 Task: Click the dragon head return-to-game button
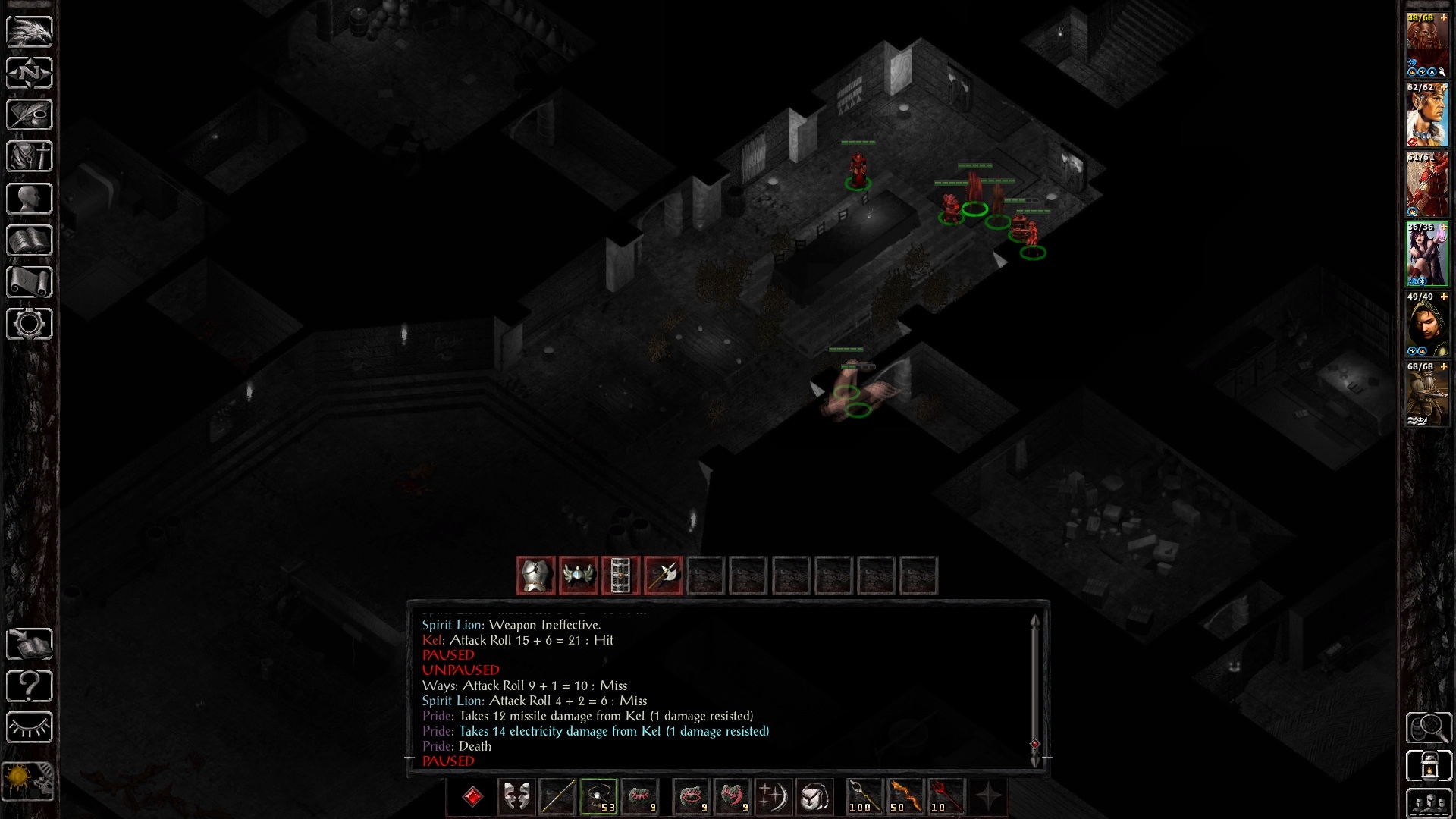point(30,31)
